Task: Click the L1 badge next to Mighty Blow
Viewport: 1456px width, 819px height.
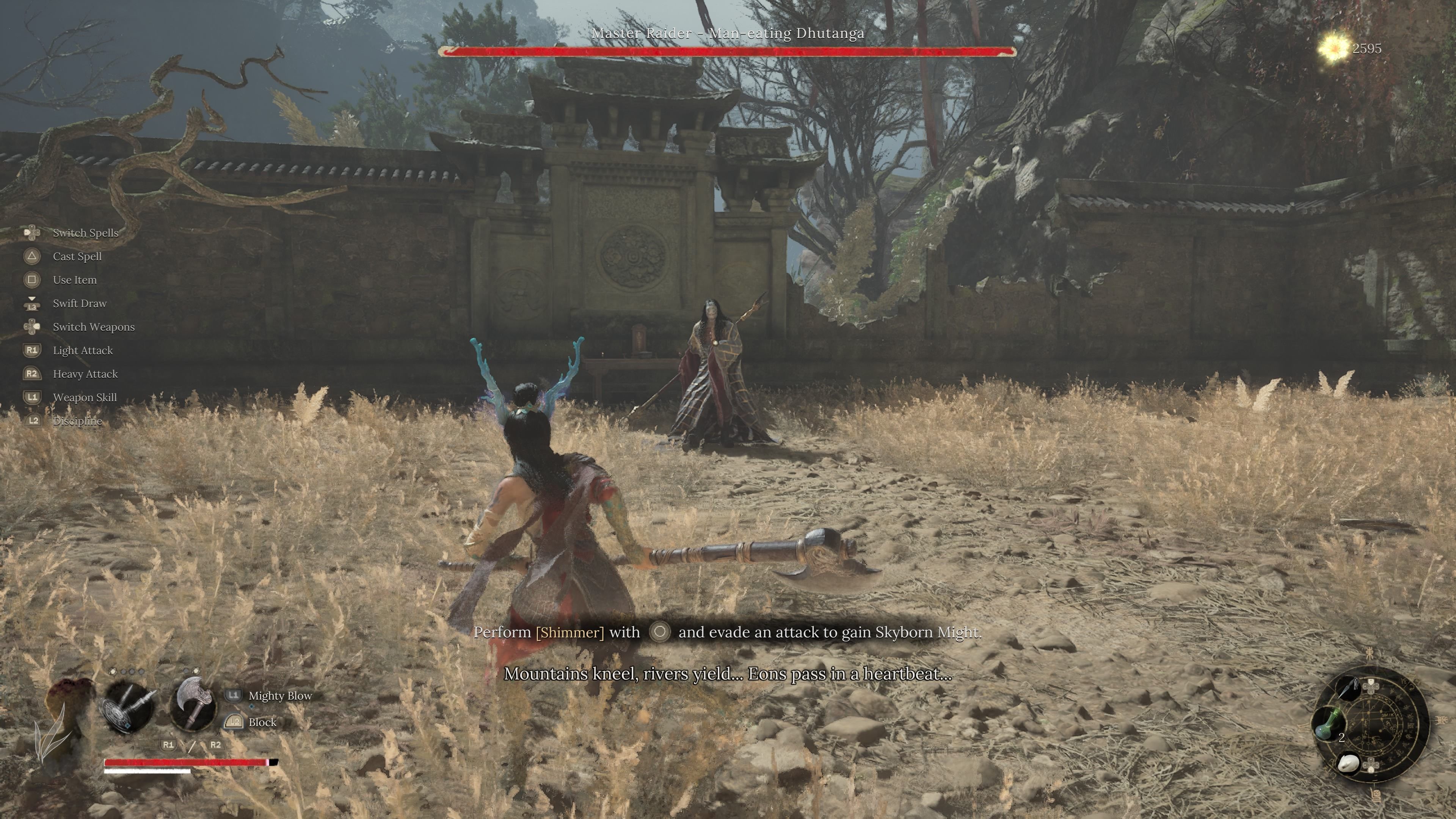Action: coord(234,696)
